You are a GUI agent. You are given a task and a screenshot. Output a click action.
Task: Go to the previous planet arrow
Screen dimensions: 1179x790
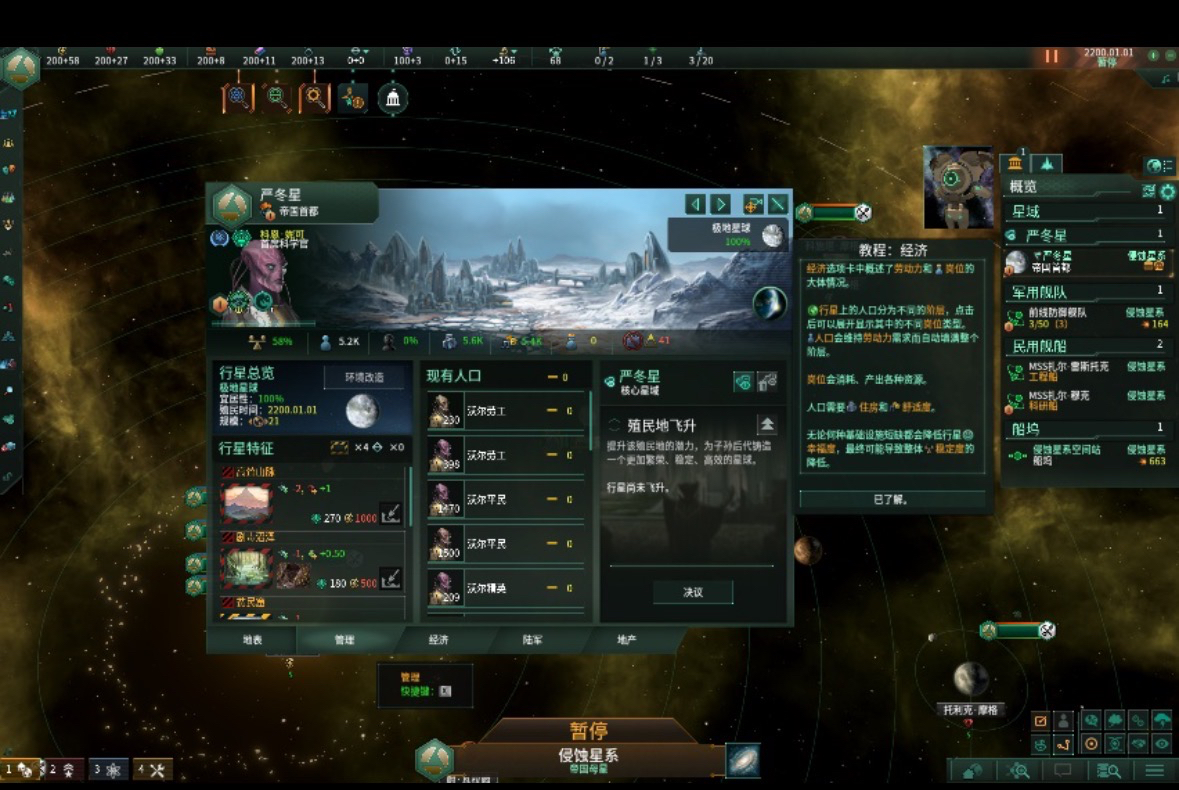[695, 204]
